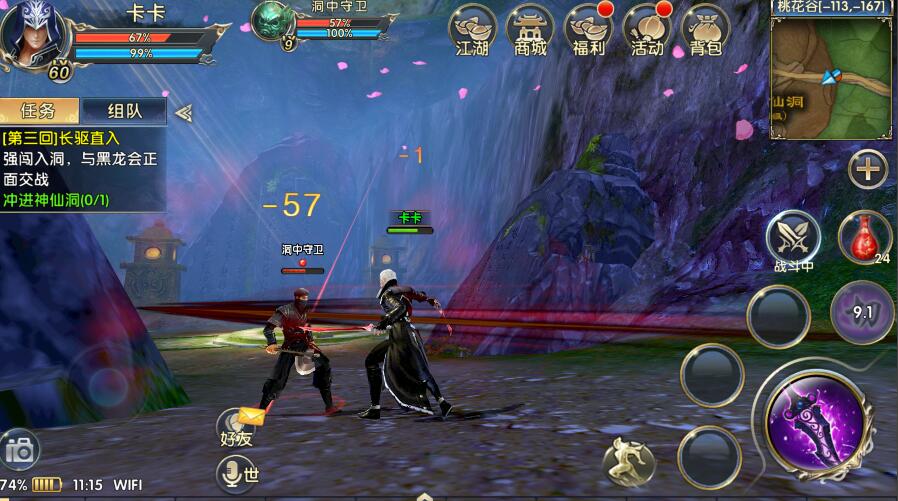Expand the plus button under the minimap
898x501 pixels.
pyautogui.click(x=868, y=169)
